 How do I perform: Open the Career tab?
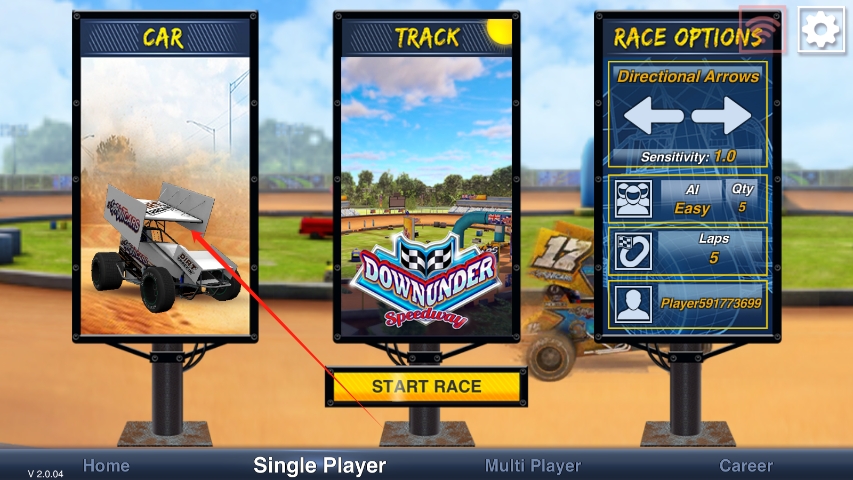click(746, 465)
